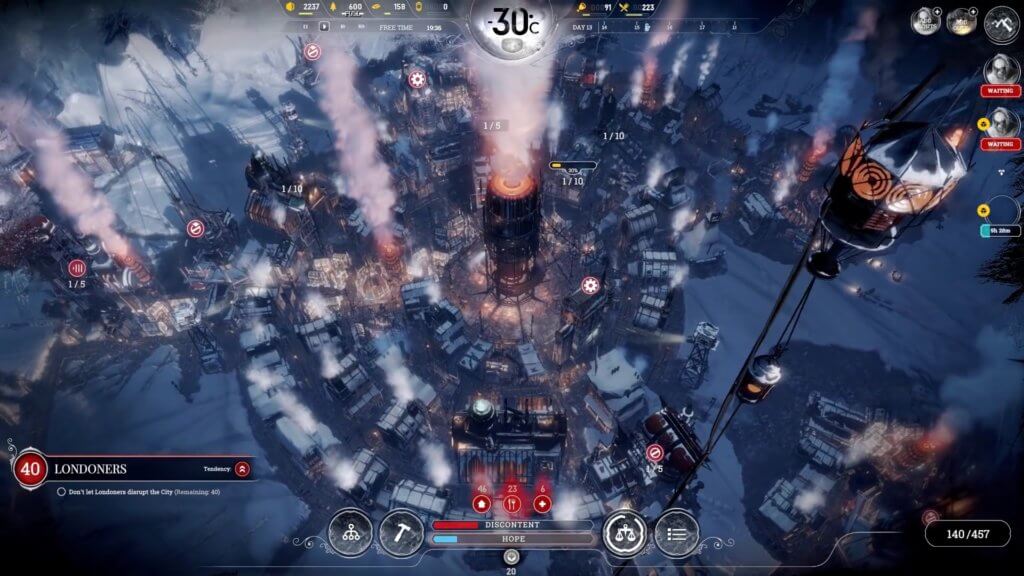Click the Hope bar

click(x=512, y=540)
